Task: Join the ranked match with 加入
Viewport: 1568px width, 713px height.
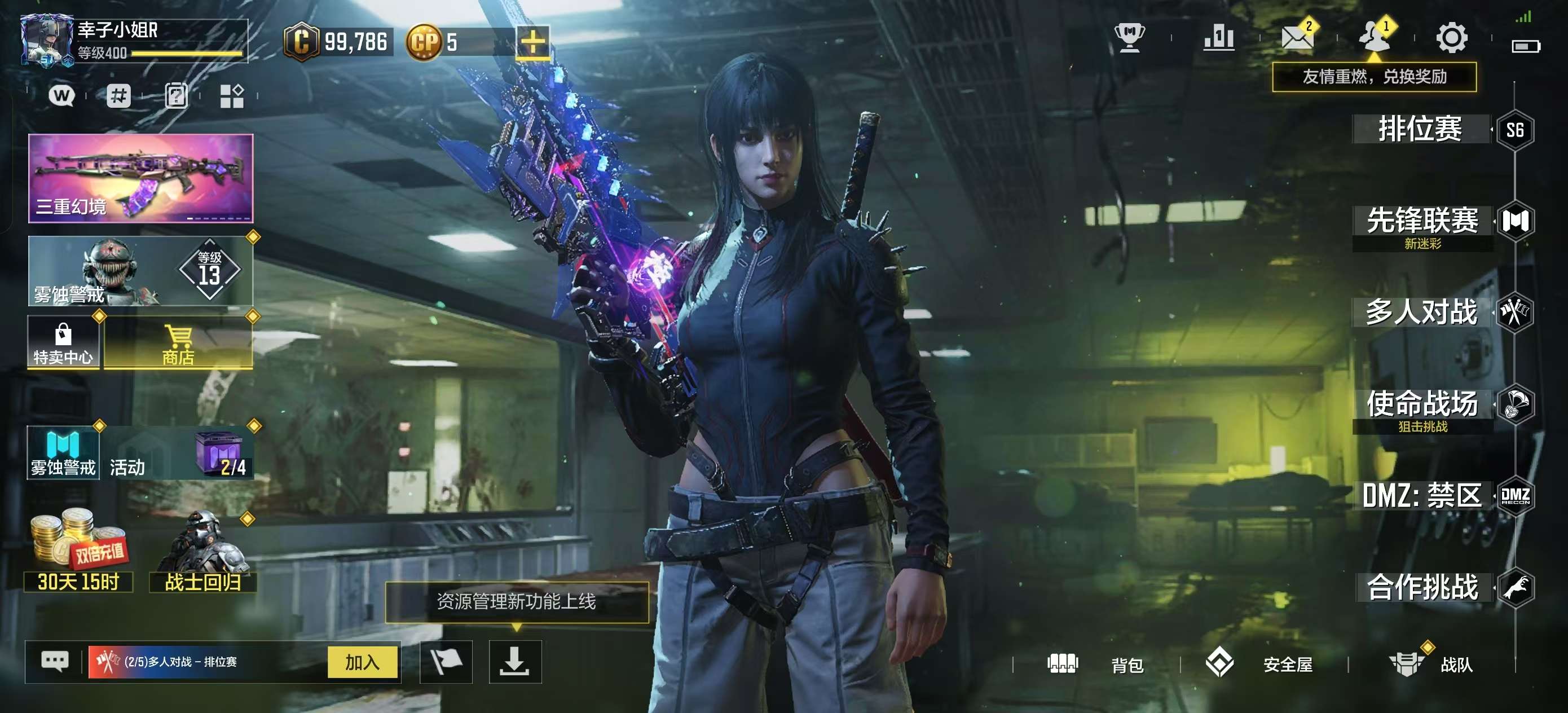Action: [362, 662]
